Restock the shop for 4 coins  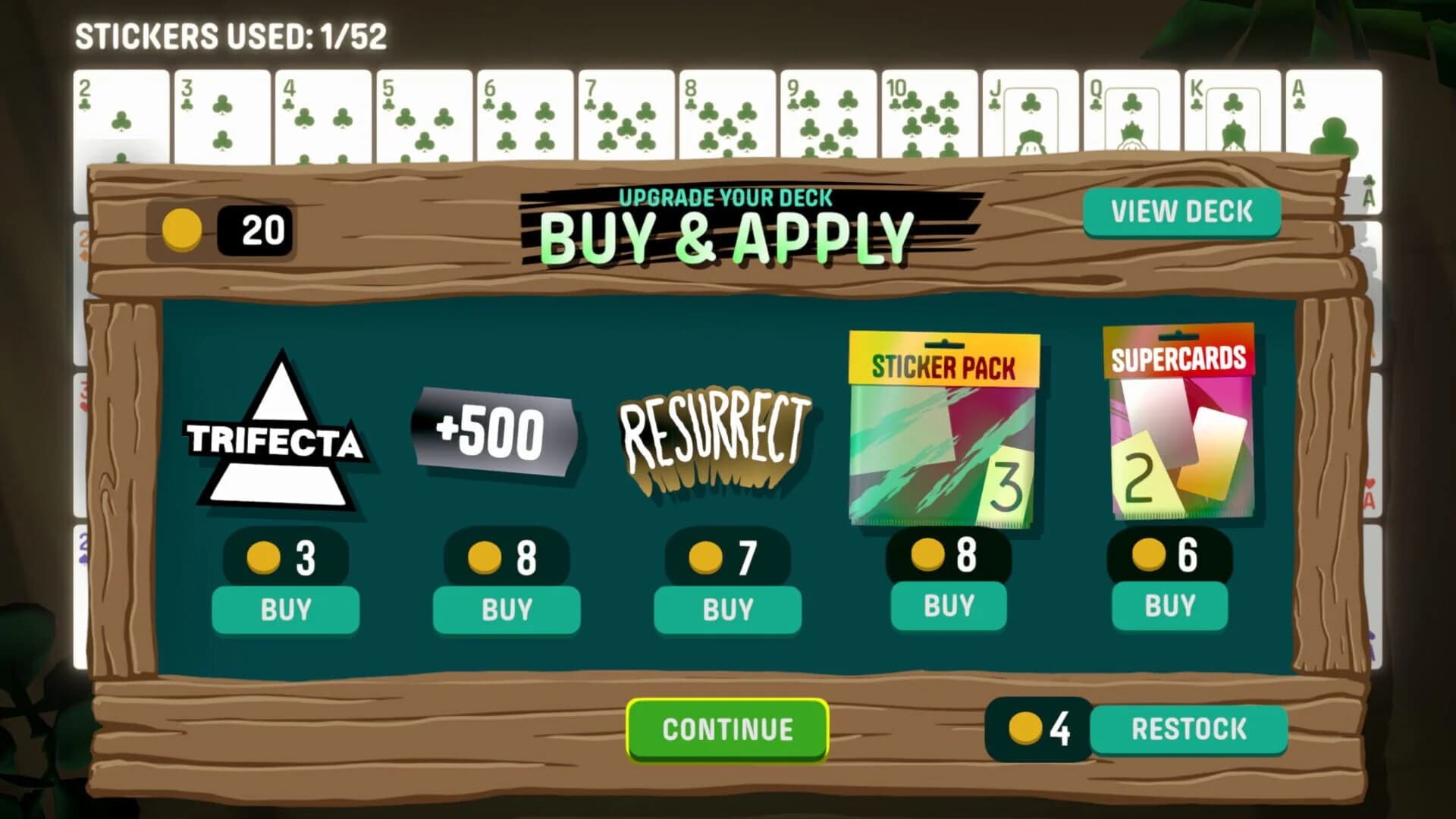(x=1189, y=729)
